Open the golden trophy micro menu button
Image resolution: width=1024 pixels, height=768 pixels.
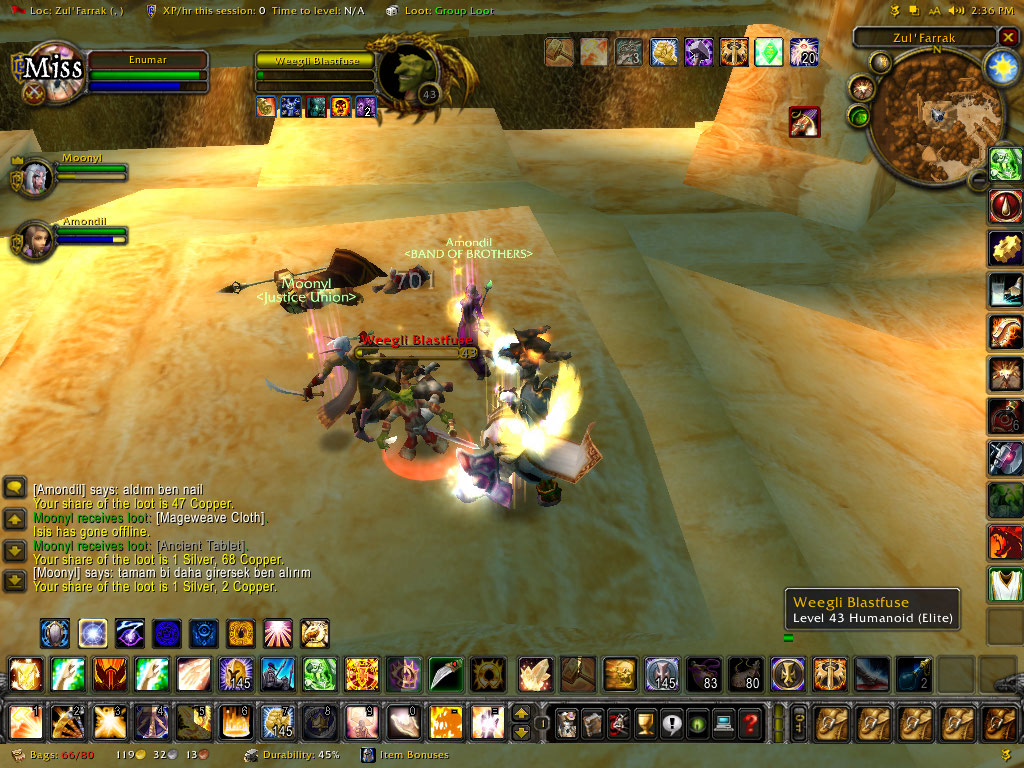tap(645, 722)
